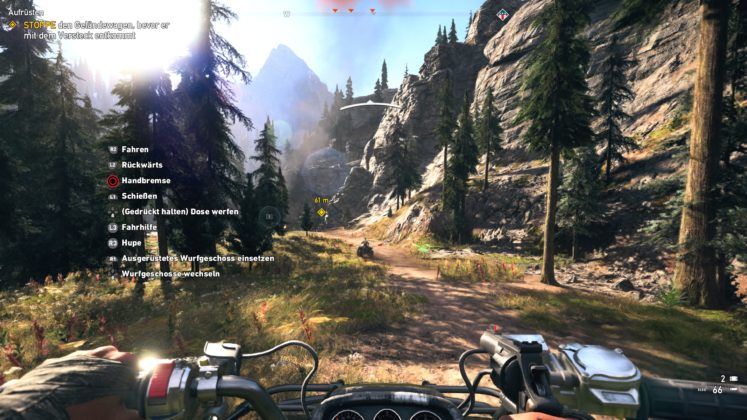Select the "STOPPE den Geländewagen" objective tracker
The height and width of the screenshot is (420, 747).
(x=90, y=28)
